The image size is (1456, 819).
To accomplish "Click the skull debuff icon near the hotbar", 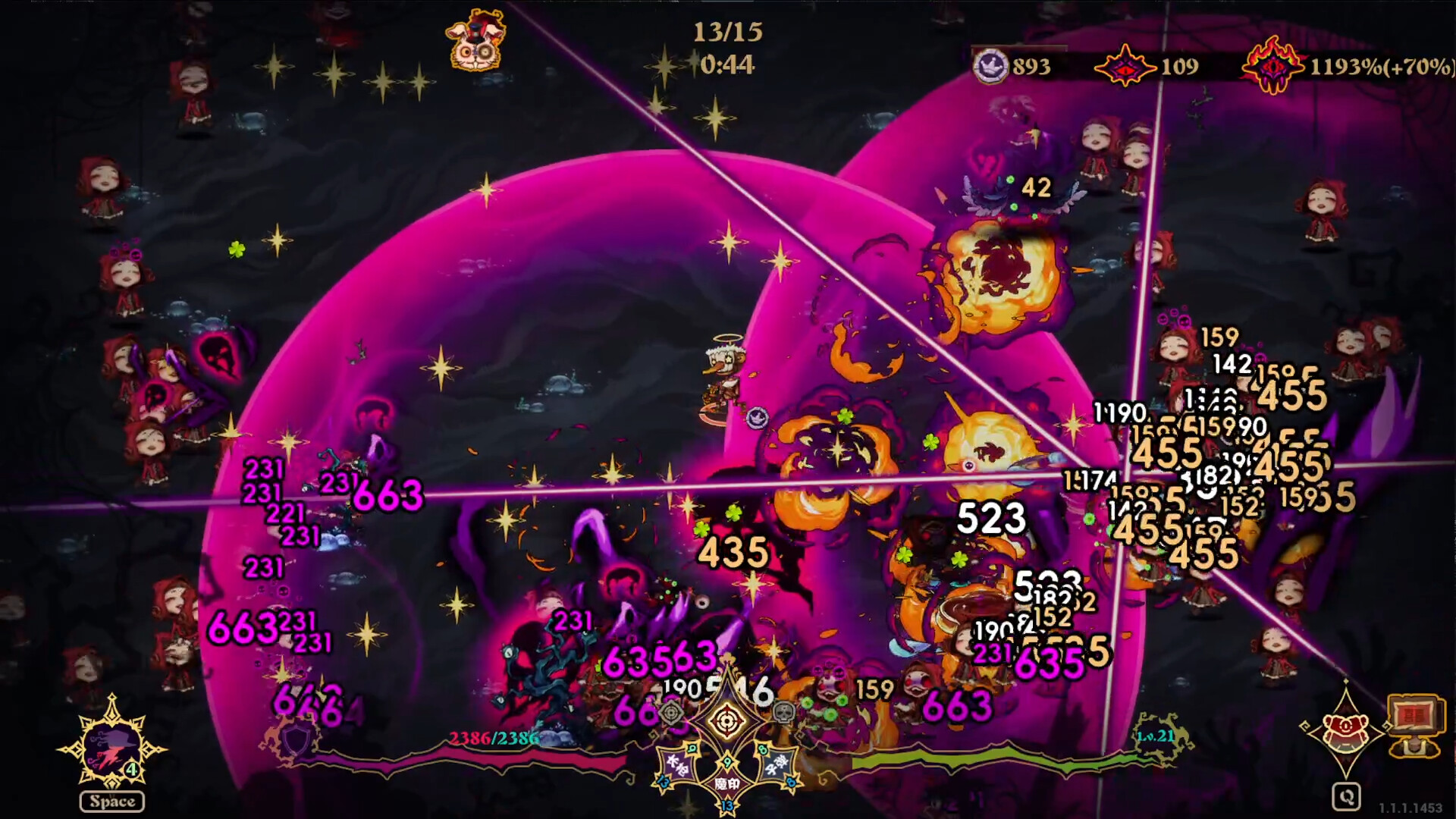I will tap(783, 714).
